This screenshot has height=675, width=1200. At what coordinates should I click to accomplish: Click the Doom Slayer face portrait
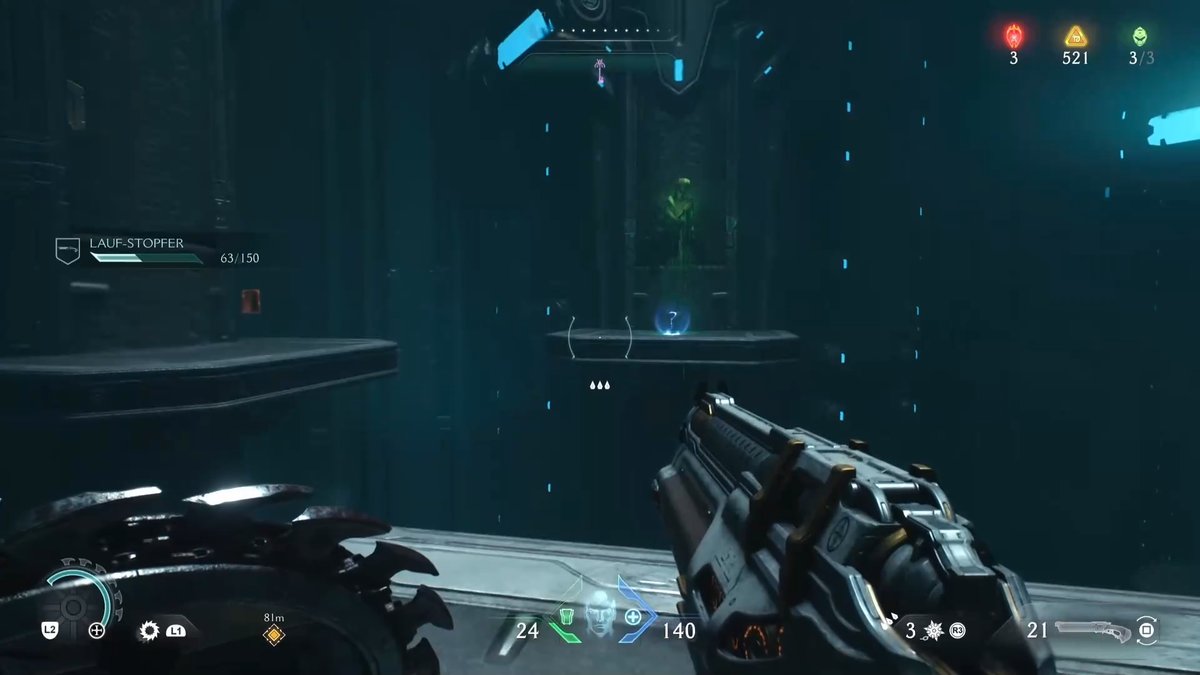(598, 612)
